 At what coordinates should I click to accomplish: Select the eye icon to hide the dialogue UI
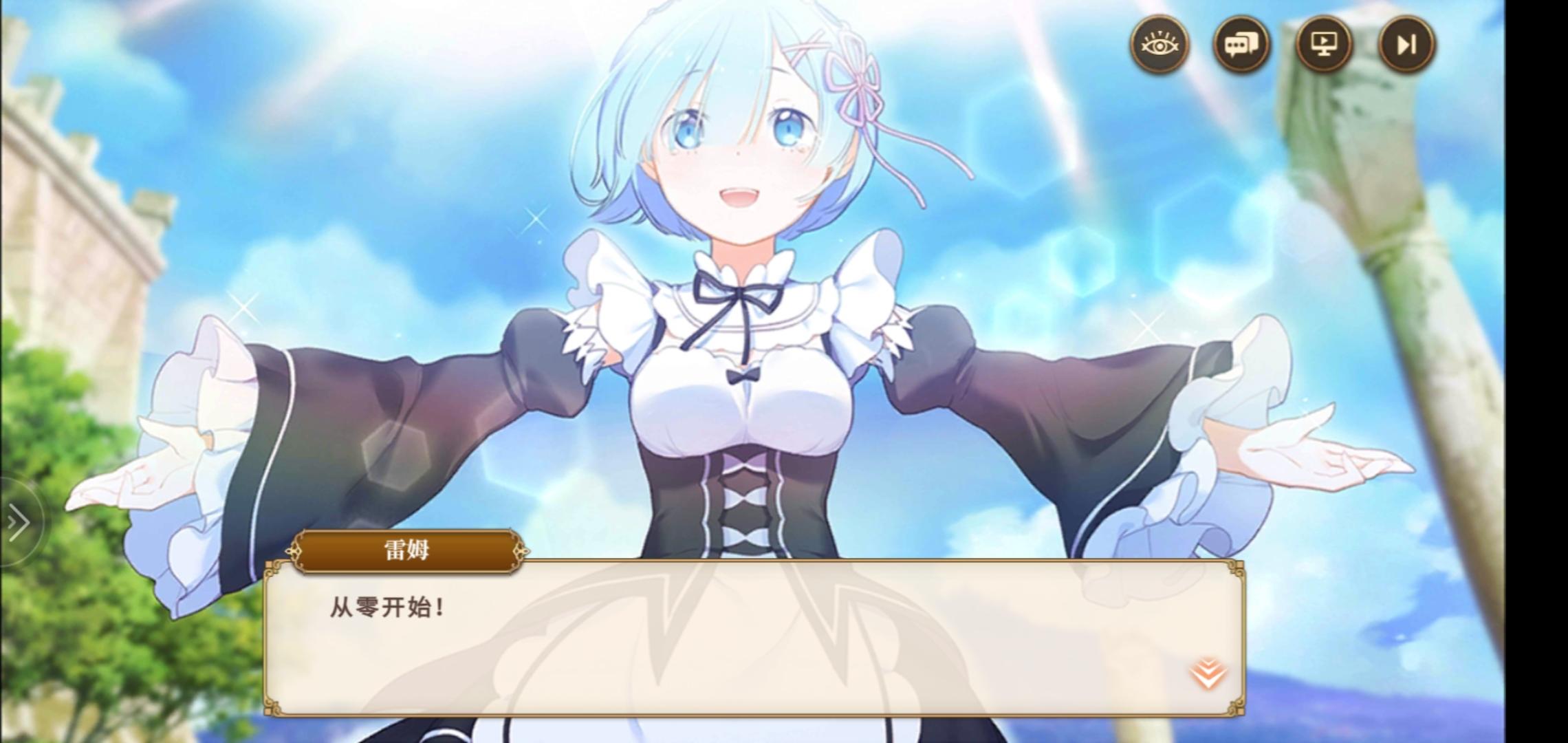[x=1160, y=44]
